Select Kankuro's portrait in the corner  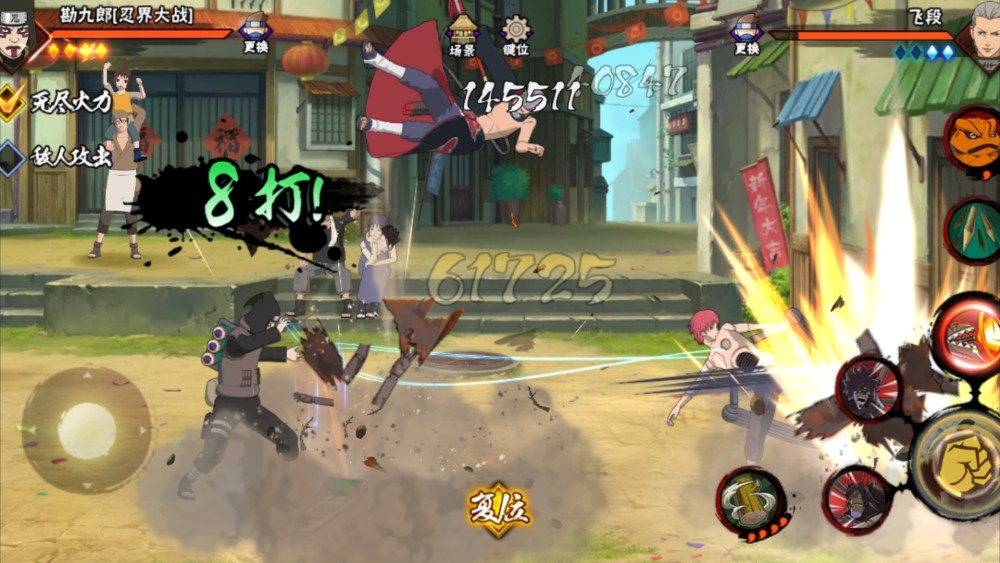(17, 33)
